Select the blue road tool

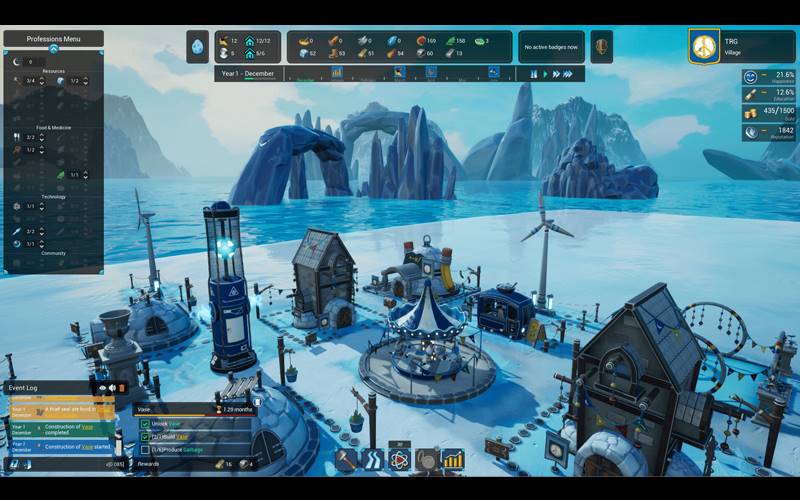pos(372,459)
